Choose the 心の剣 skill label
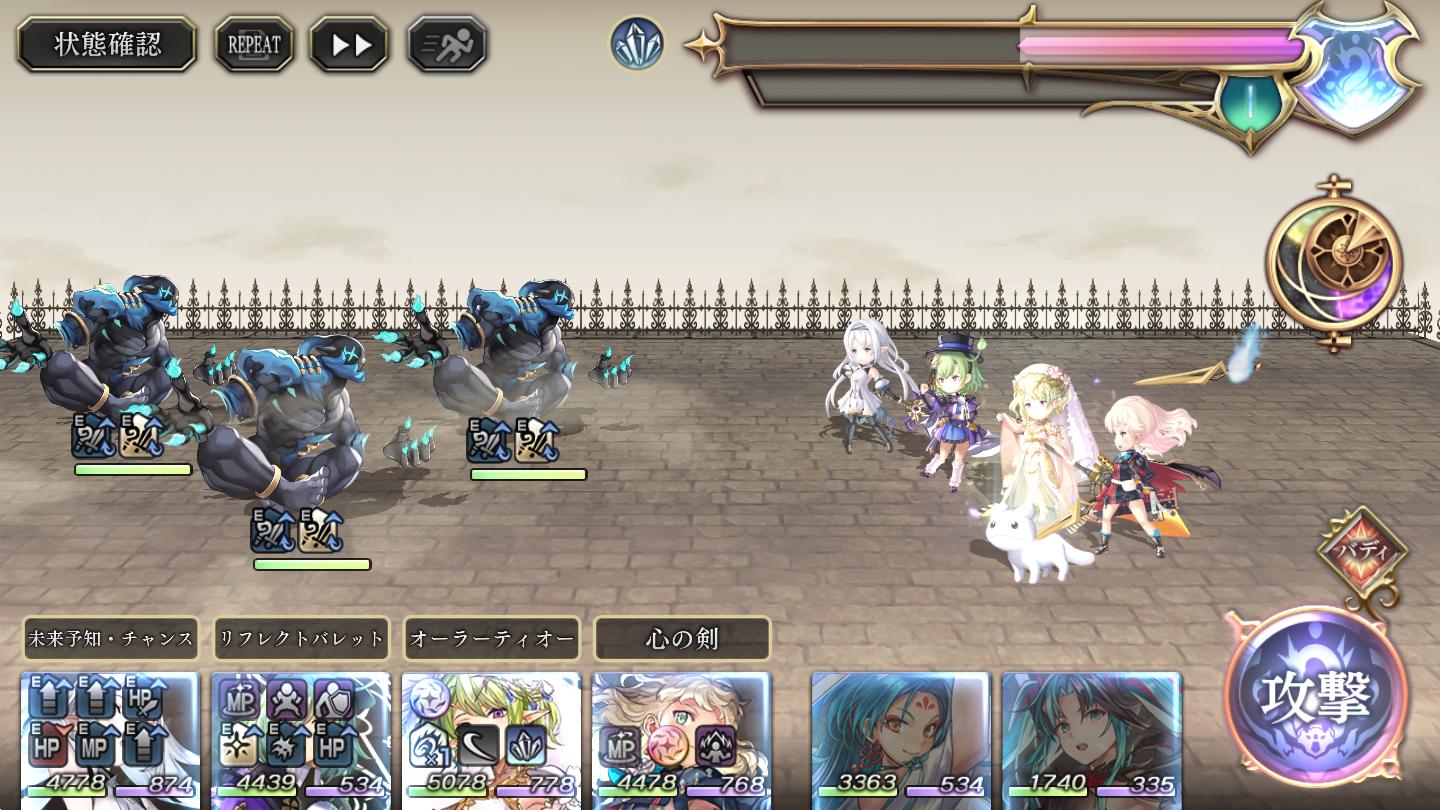This screenshot has width=1440, height=810. (x=682, y=638)
